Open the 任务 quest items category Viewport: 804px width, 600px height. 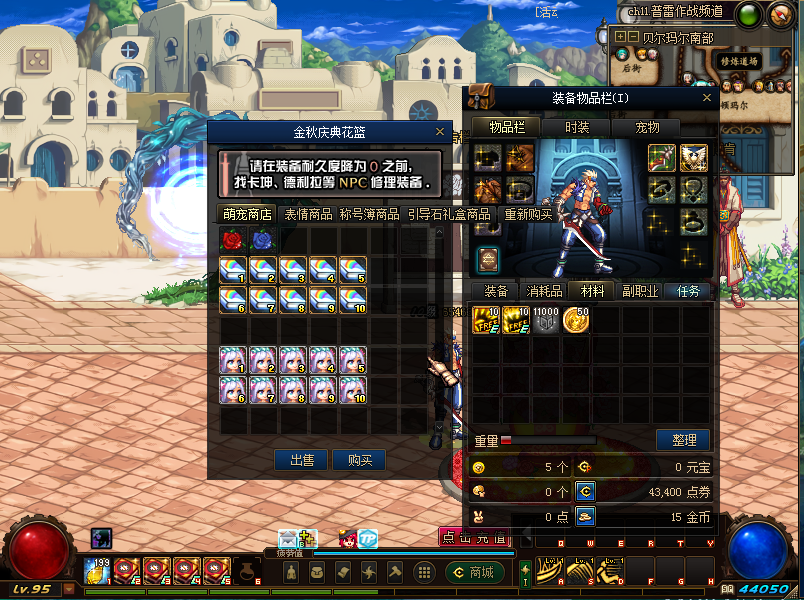point(688,291)
